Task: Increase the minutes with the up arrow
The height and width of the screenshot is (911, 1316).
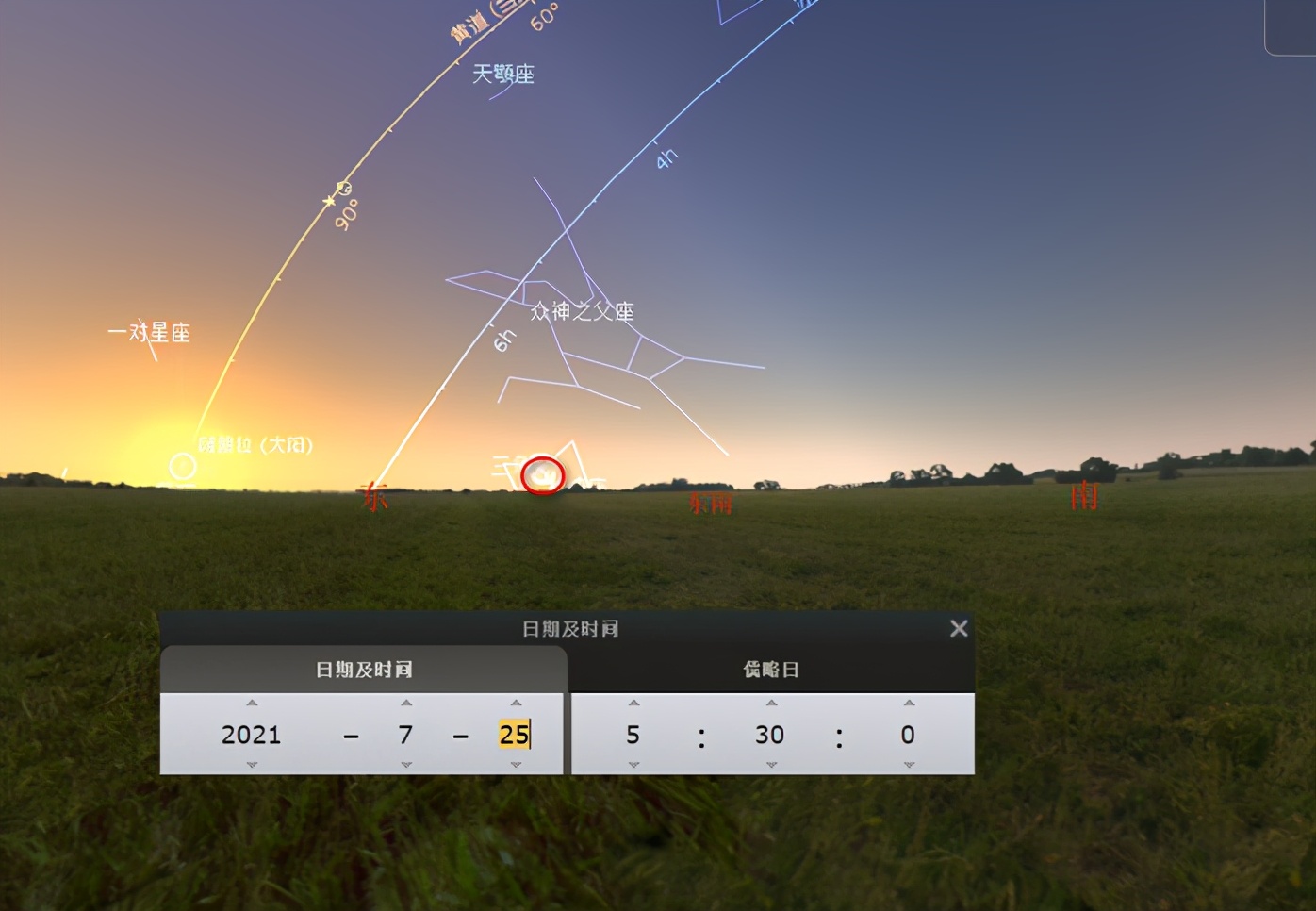Action: click(771, 704)
